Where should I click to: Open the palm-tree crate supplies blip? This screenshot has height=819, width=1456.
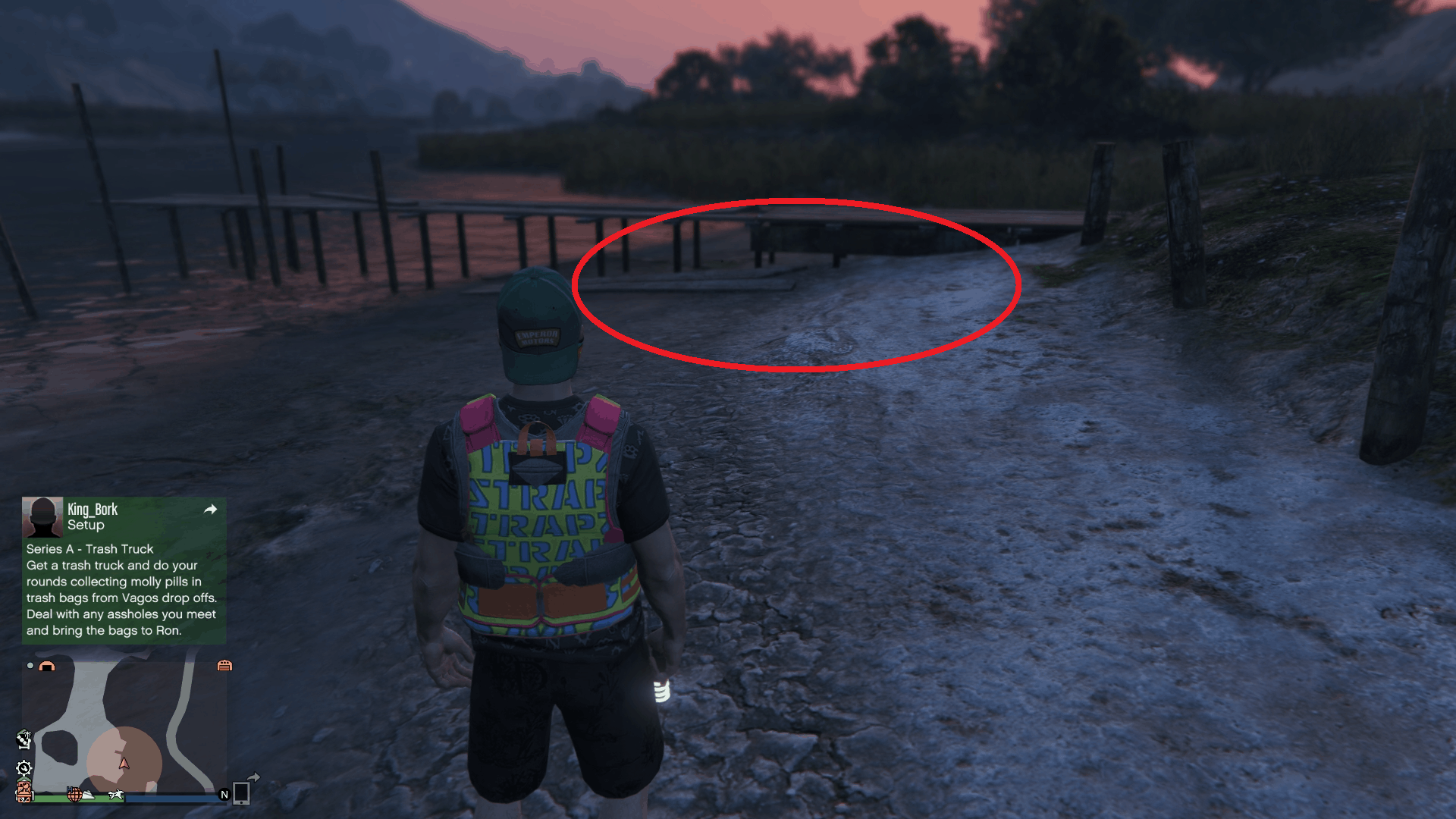24,739
